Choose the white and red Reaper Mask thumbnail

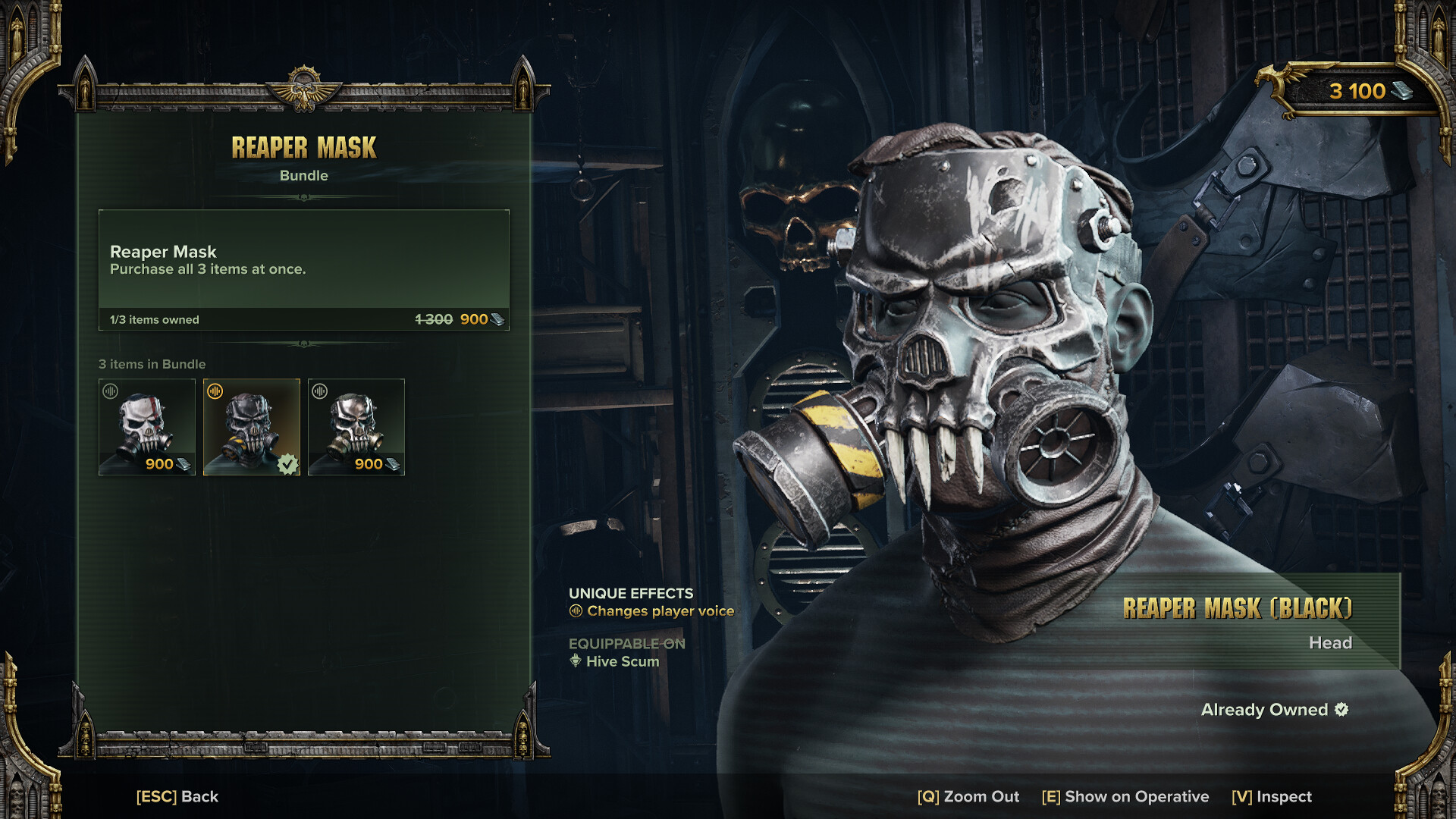coord(147,427)
